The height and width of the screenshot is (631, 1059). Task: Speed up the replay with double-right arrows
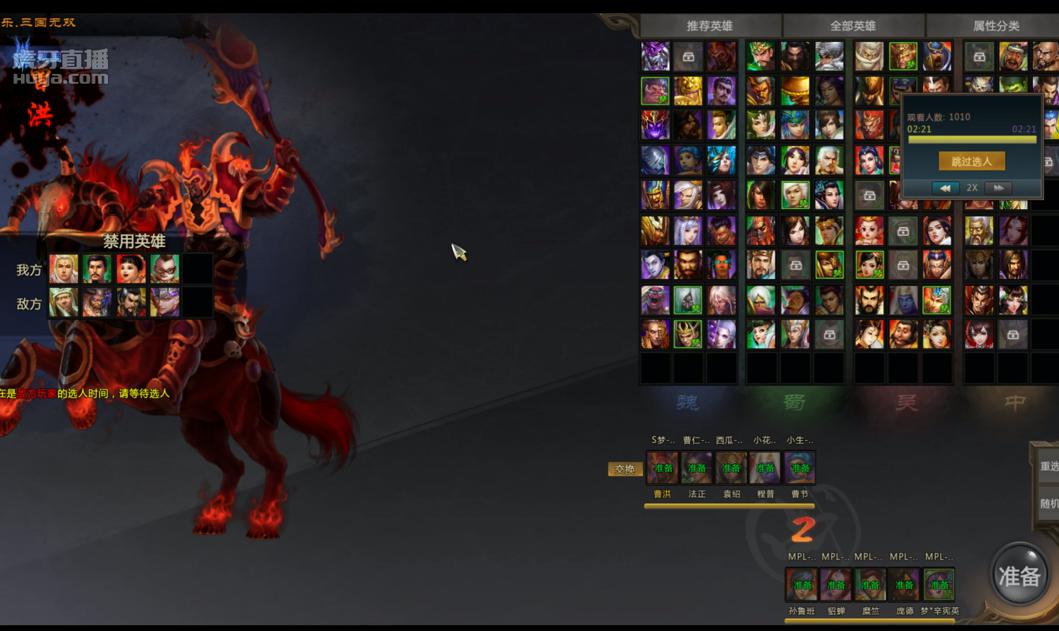point(997,188)
